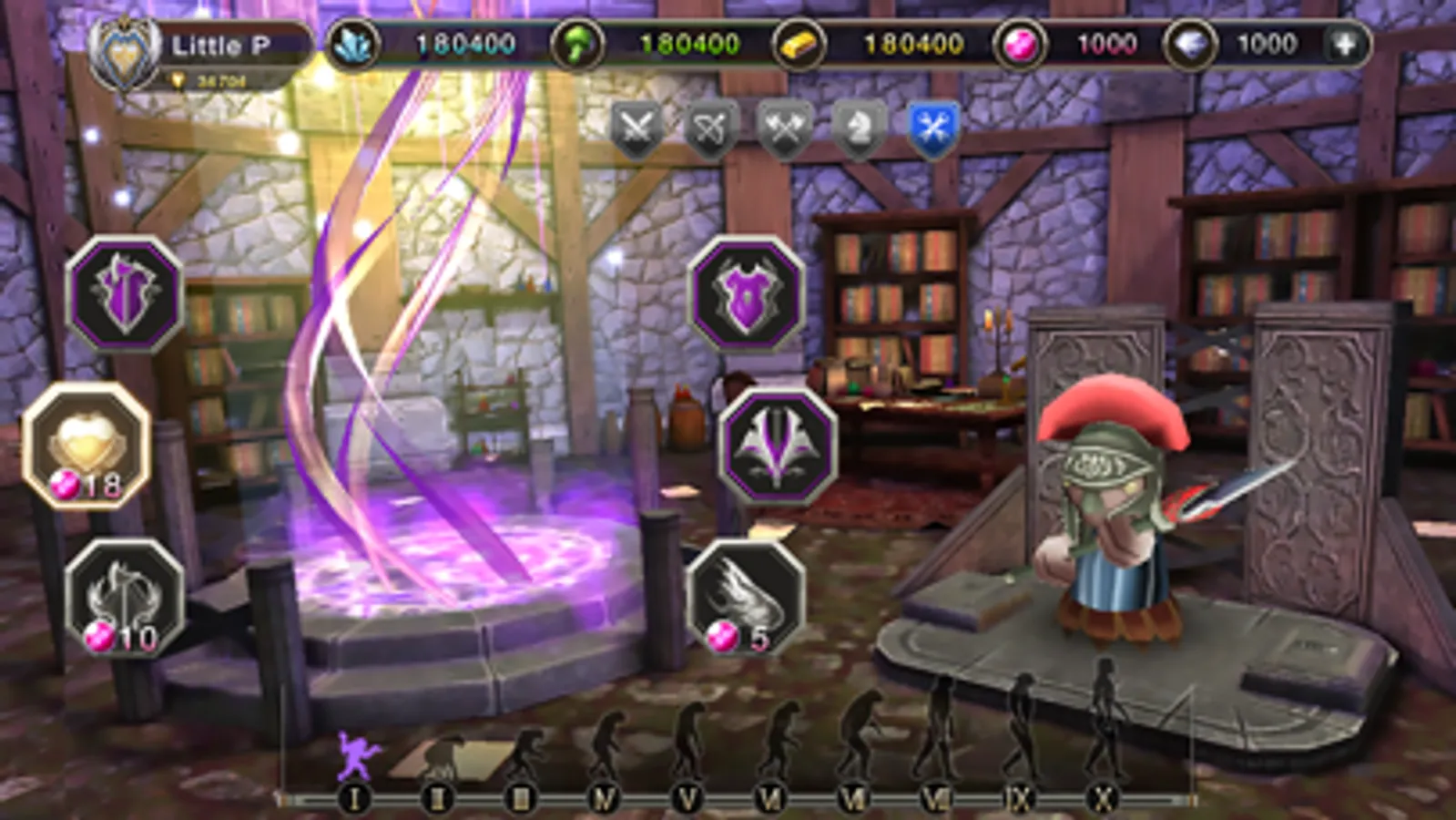Select the crossed axes shield icon
Viewport: 1456px width, 820px height.
tap(787, 128)
